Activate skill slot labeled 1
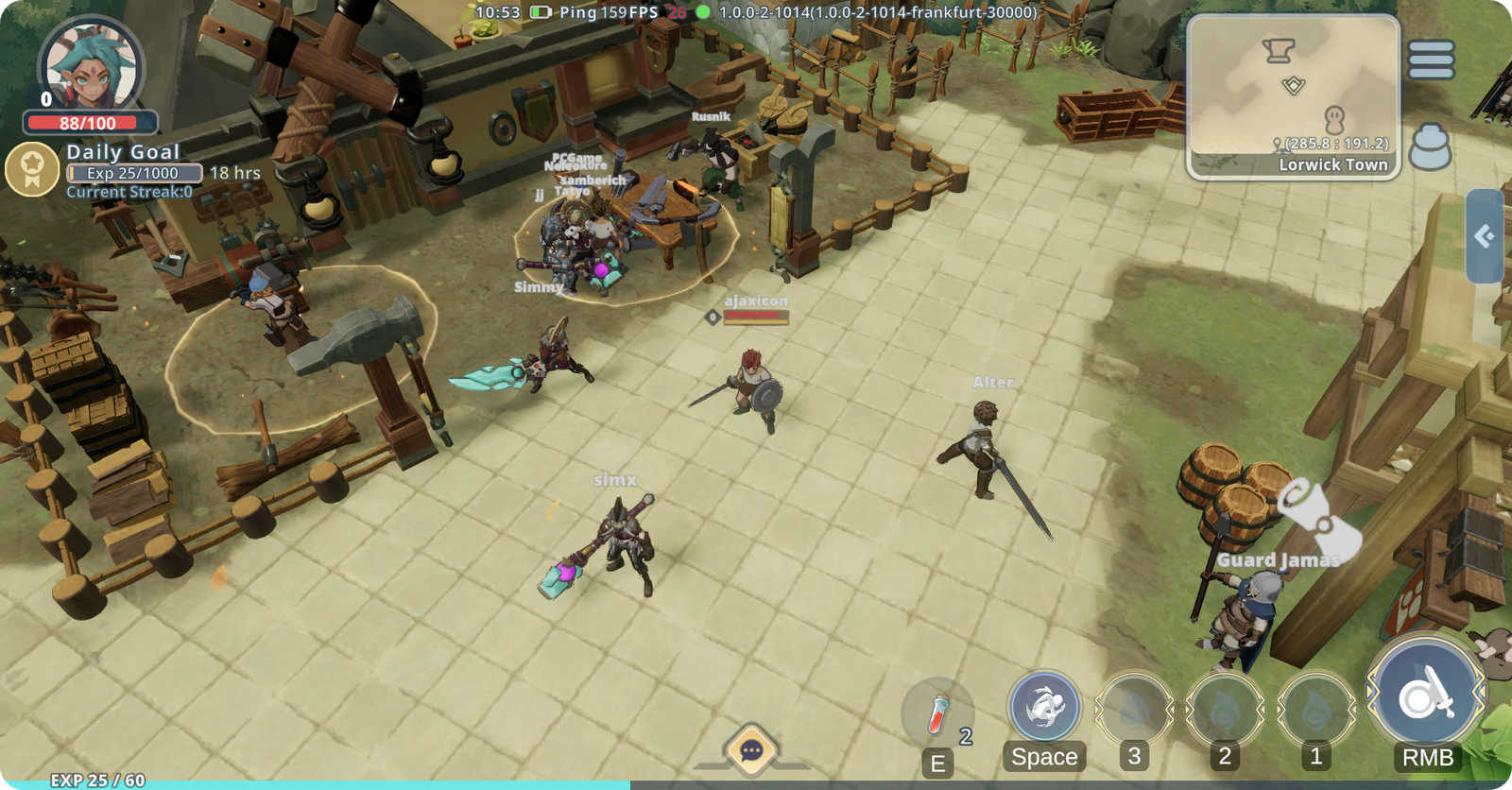The image size is (1512, 790). (x=1315, y=712)
